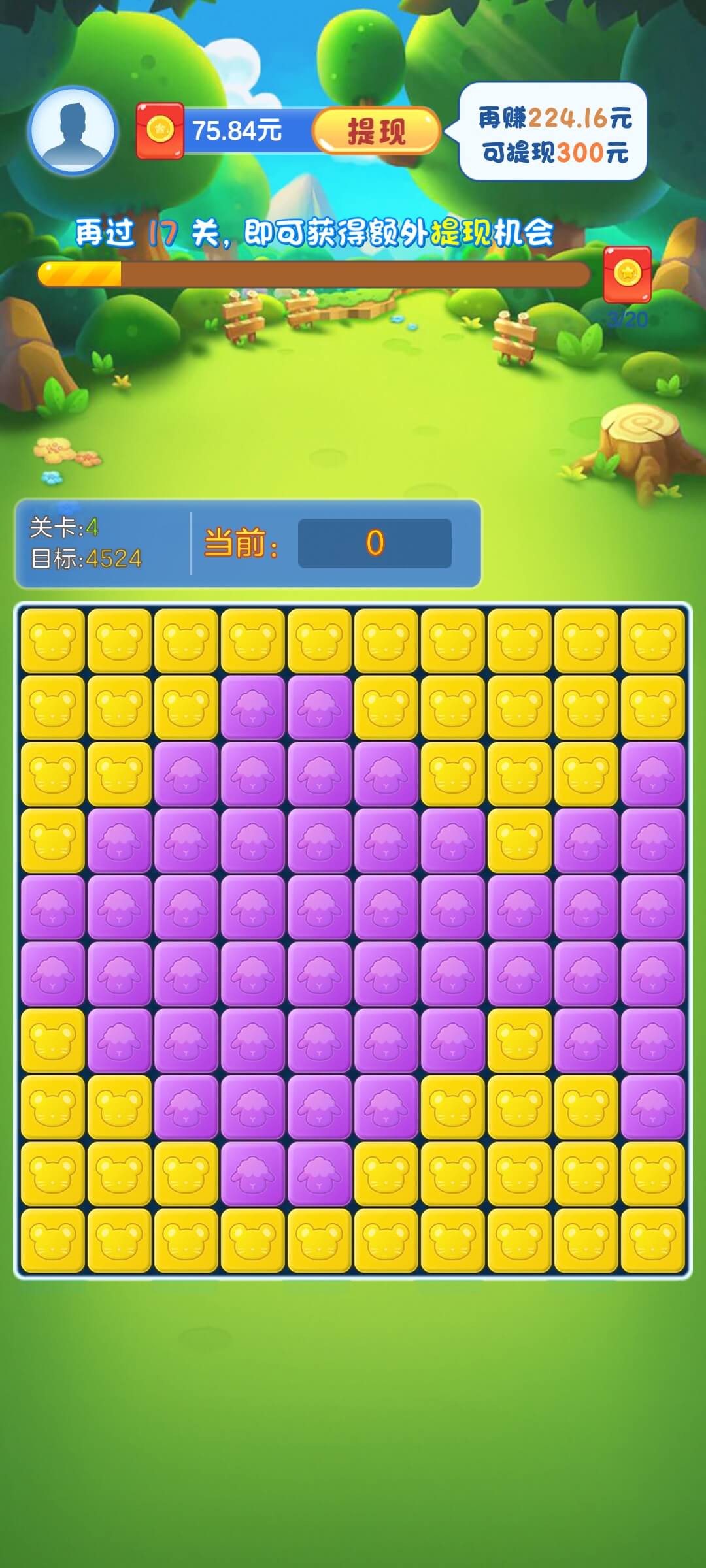Image resolution: width=706 pixels, height=1568 pixels.
Task: Click the red envelope beside 75.84元 balance
Action: point(160,131)
